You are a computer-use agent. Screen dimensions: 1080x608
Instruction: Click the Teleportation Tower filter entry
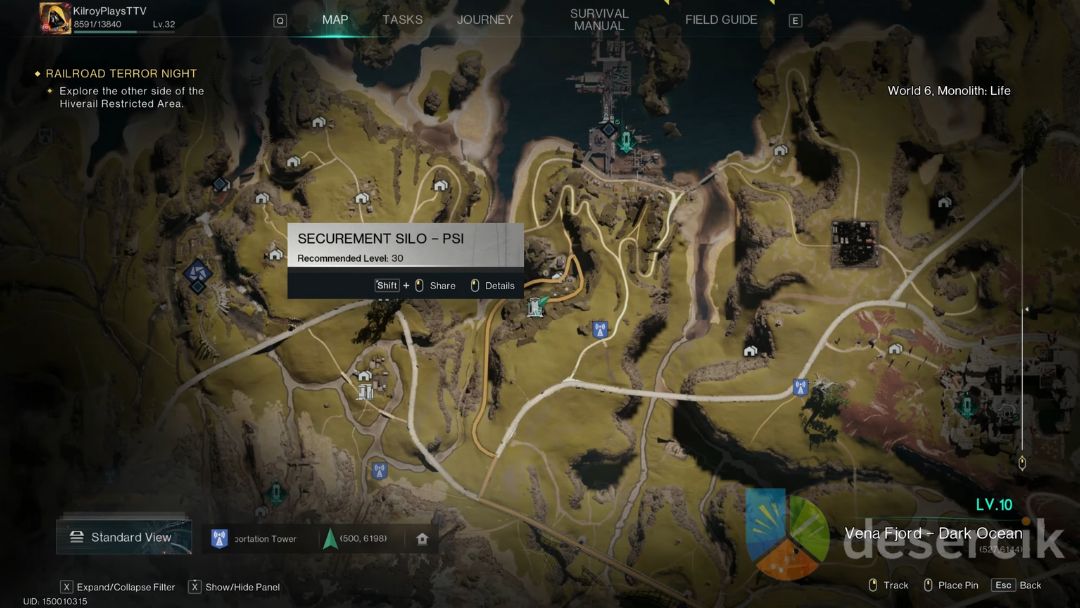click(x=255, y=539)
